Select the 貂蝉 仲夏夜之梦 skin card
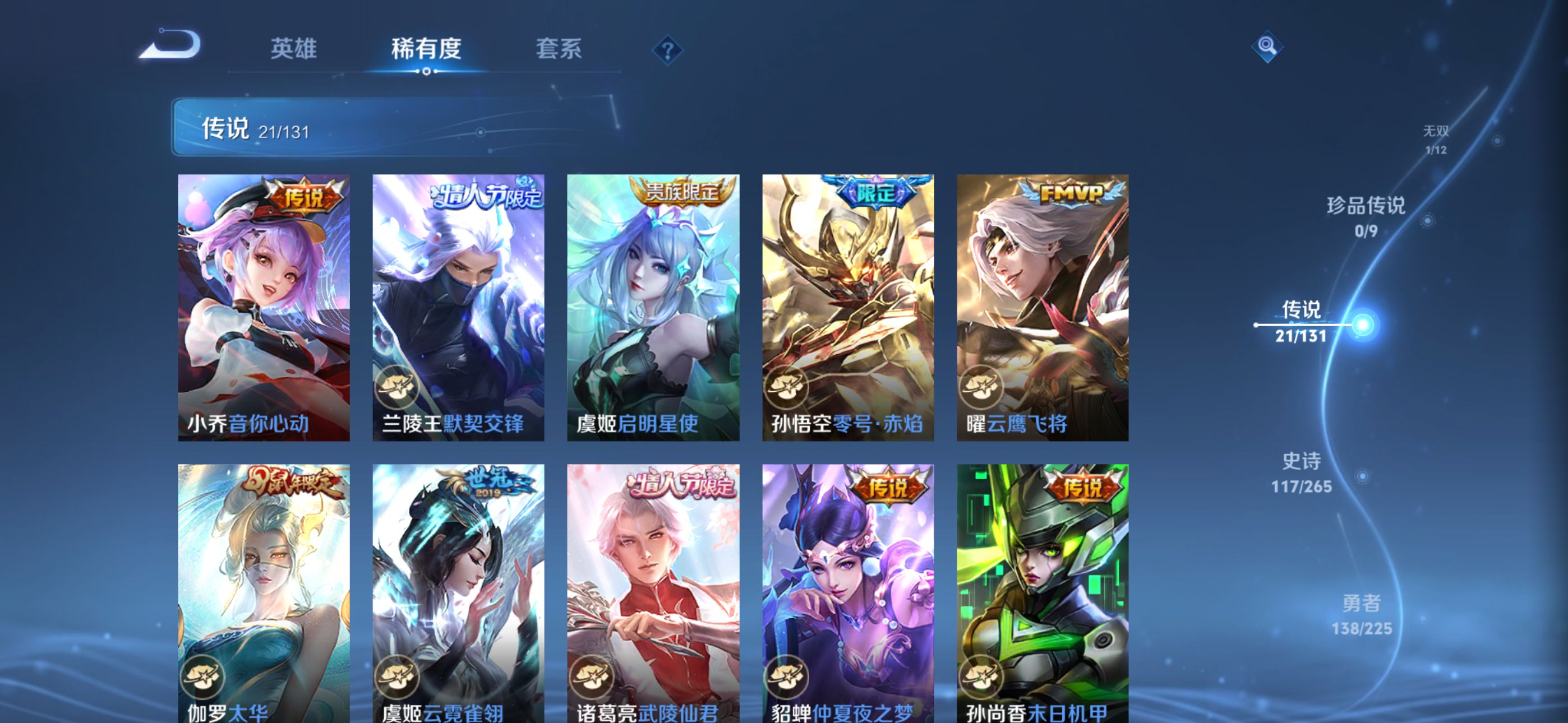This screenshot has width=1568, height=723. (848, 594)
